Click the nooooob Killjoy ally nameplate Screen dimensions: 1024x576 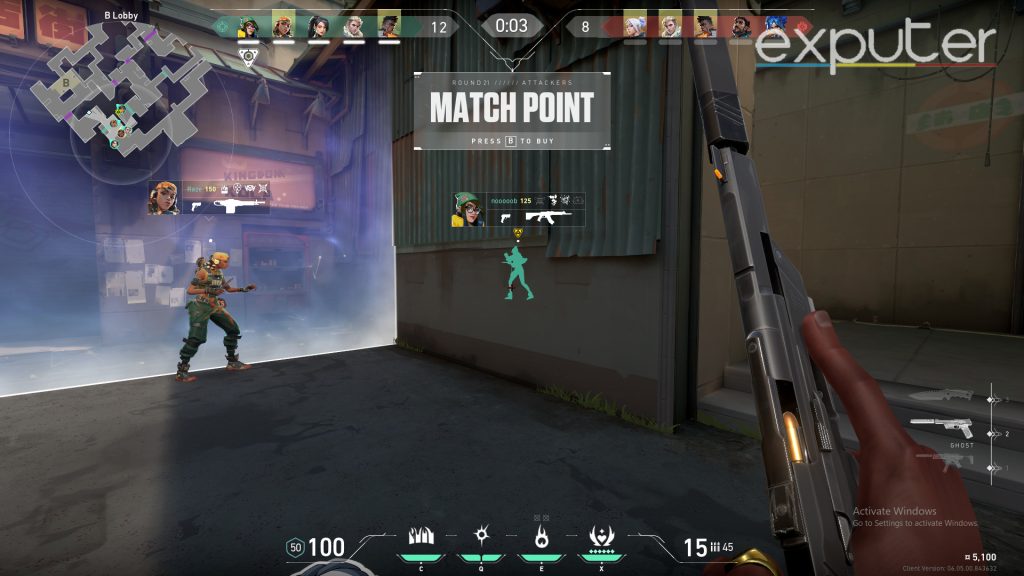[x=517, y=209]
